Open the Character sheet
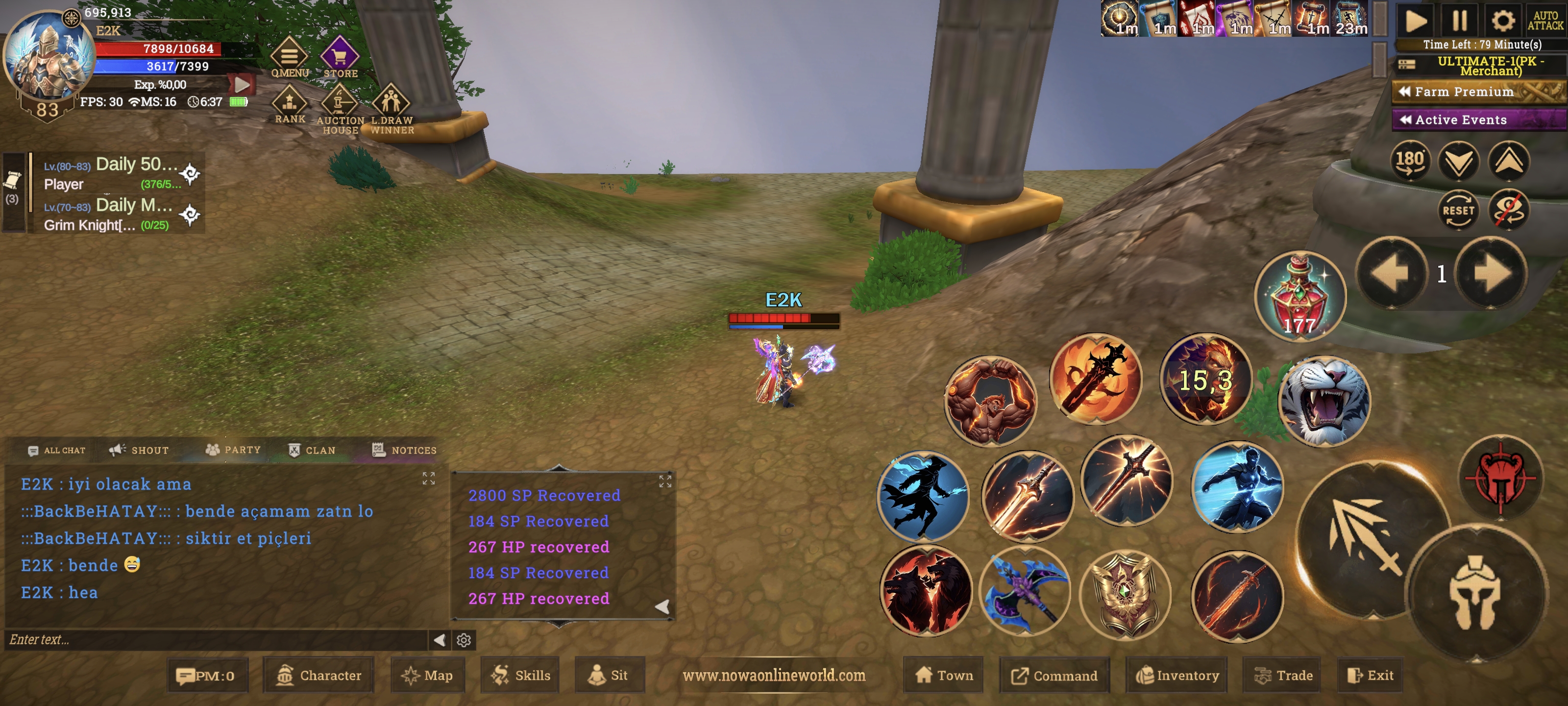 pos(319,675)
